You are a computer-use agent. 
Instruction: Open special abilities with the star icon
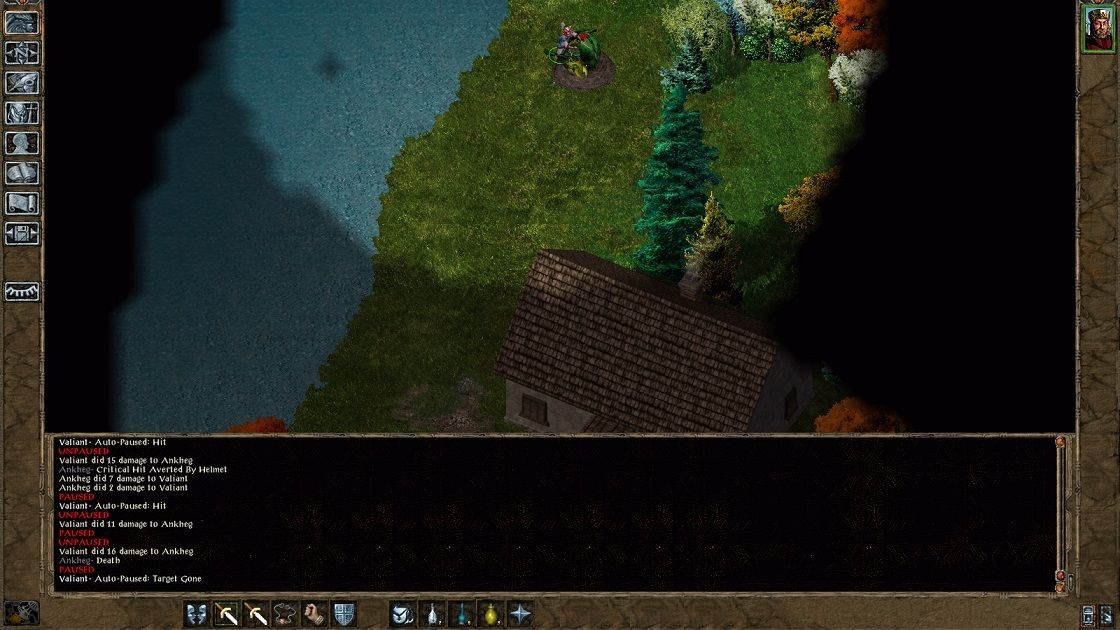coord(520,613)
